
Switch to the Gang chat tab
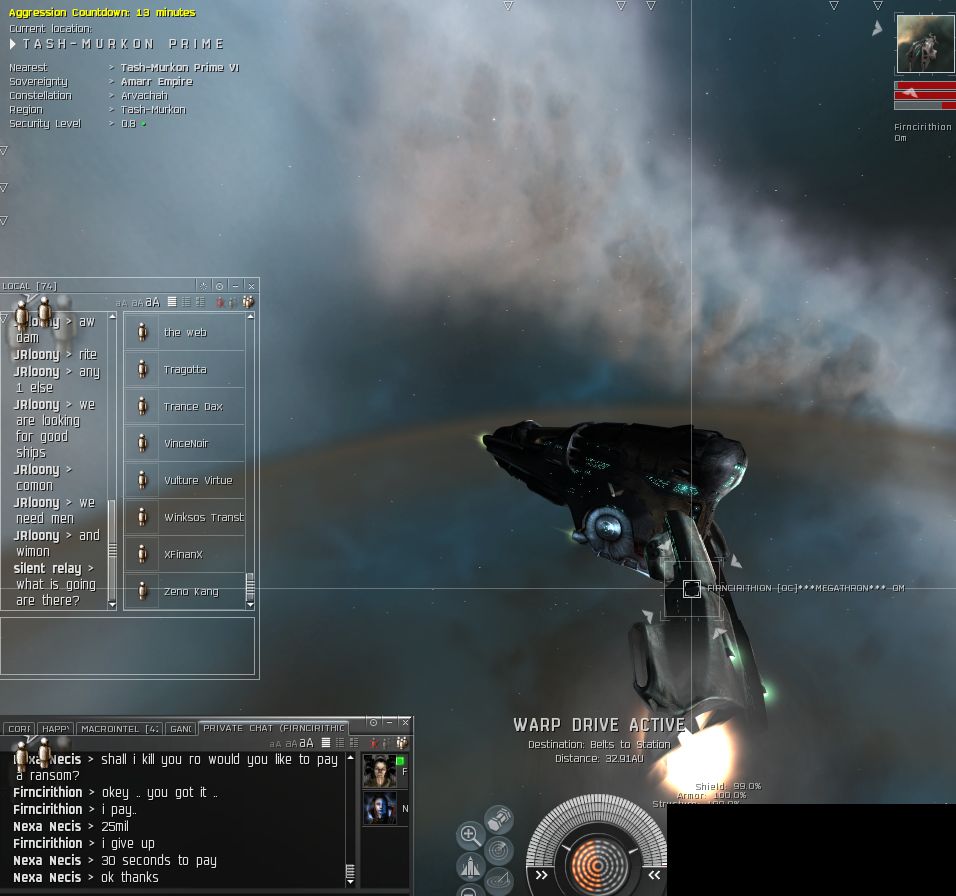(x=180, y=729)
